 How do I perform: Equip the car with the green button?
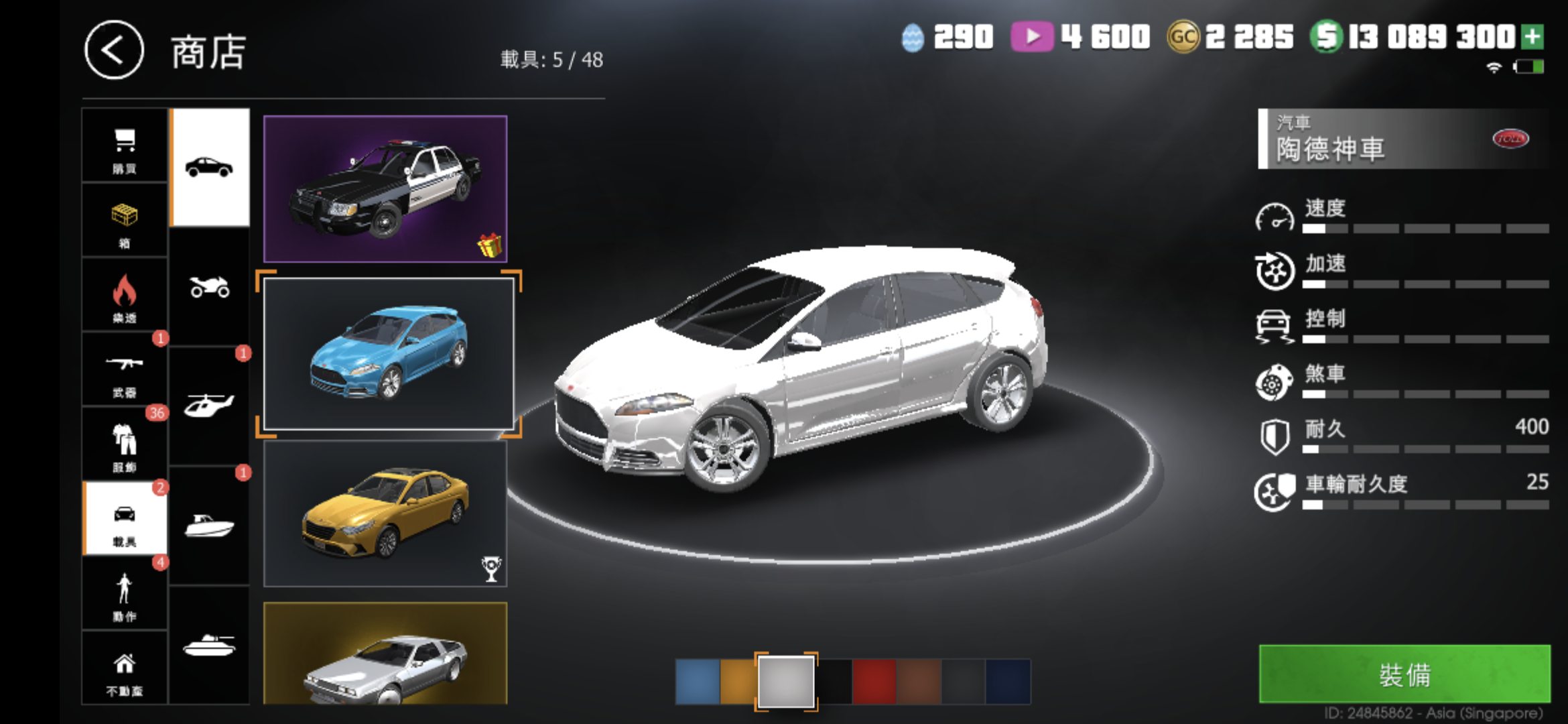pos(1404,674)
